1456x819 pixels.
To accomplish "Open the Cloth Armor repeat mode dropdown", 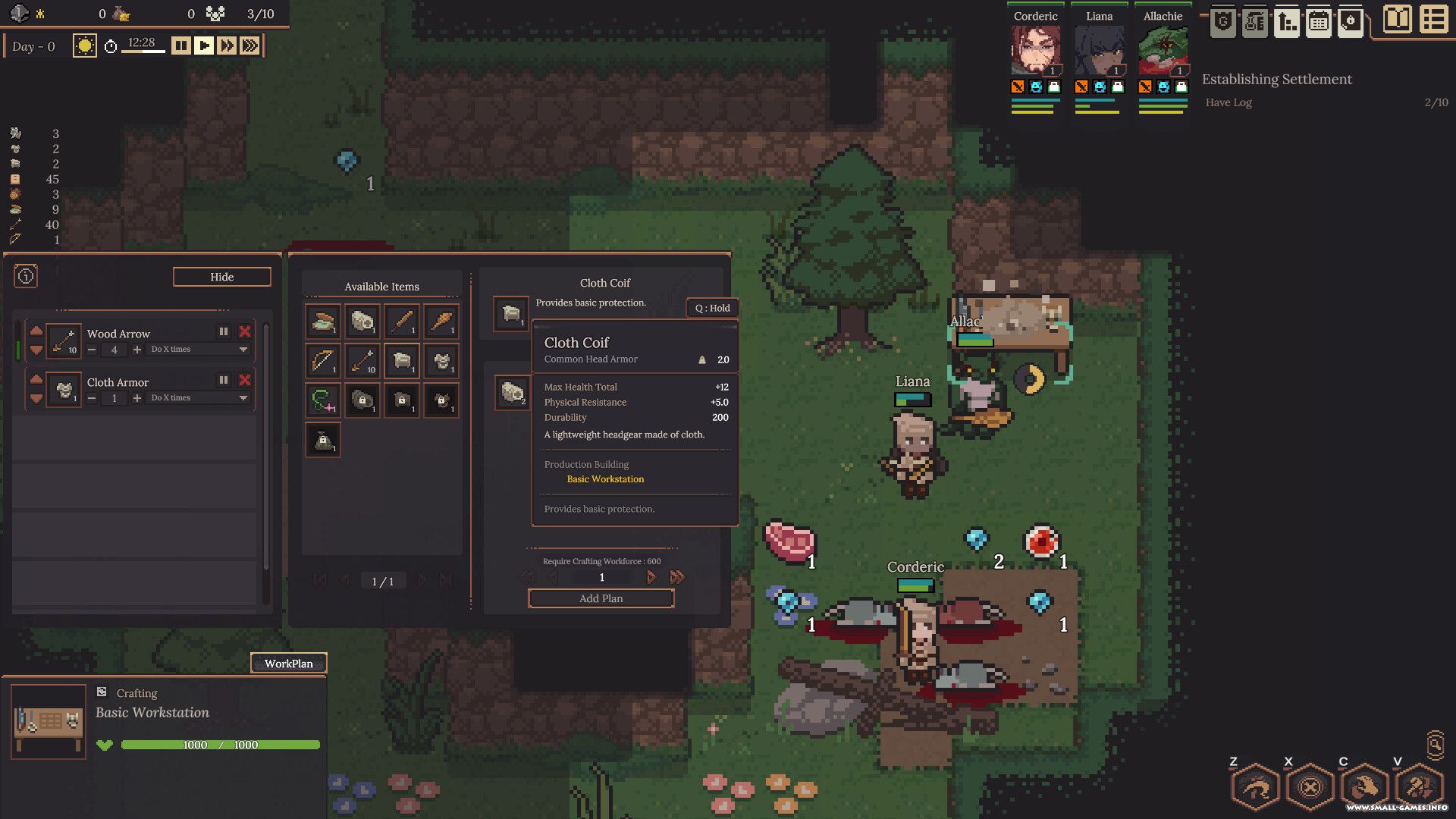I will pos(243,398).
